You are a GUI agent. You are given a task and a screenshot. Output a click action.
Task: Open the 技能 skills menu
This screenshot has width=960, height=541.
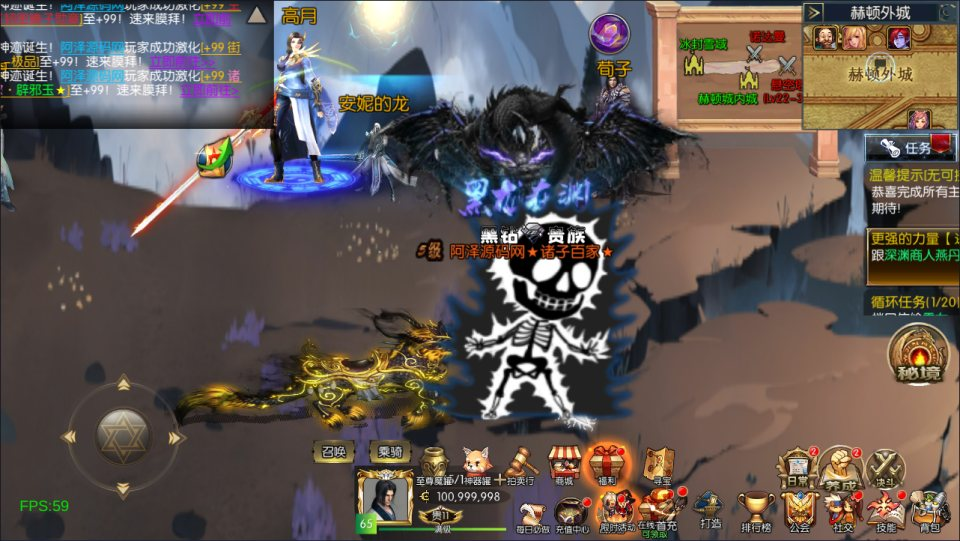point(886,511)
